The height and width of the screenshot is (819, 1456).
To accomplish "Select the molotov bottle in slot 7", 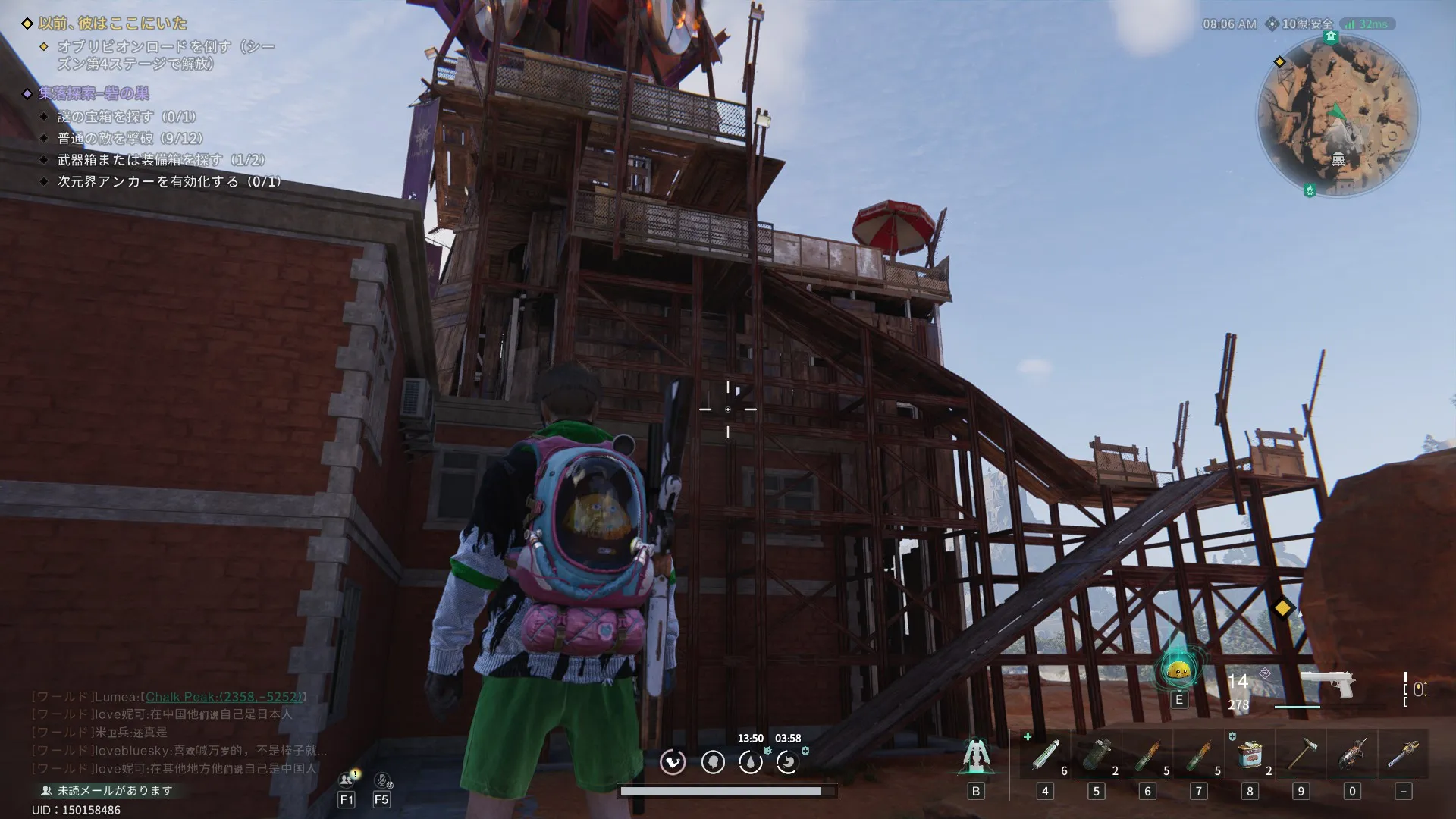I will (x=1198, y=755).
